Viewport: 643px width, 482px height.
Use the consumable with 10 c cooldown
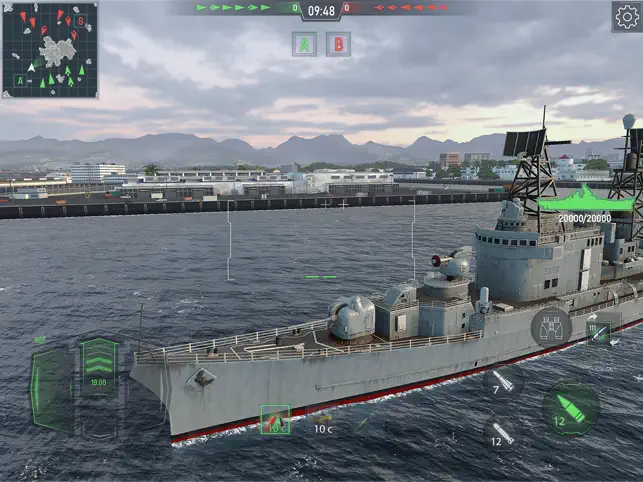point(322,421)
